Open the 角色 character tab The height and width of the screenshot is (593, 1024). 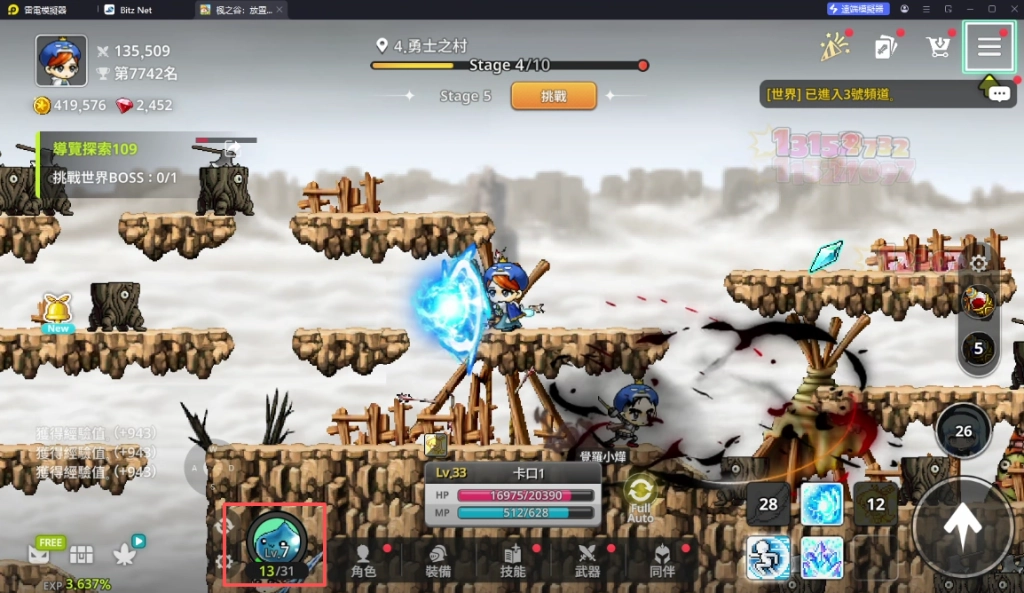[x=363, y=561]
